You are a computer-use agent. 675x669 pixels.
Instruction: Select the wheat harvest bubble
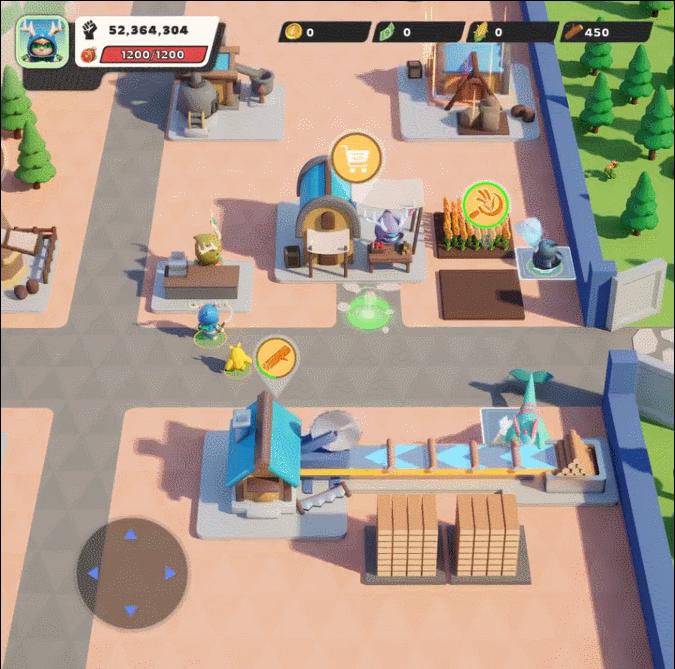pyautogui.click(x=486, y=204)
